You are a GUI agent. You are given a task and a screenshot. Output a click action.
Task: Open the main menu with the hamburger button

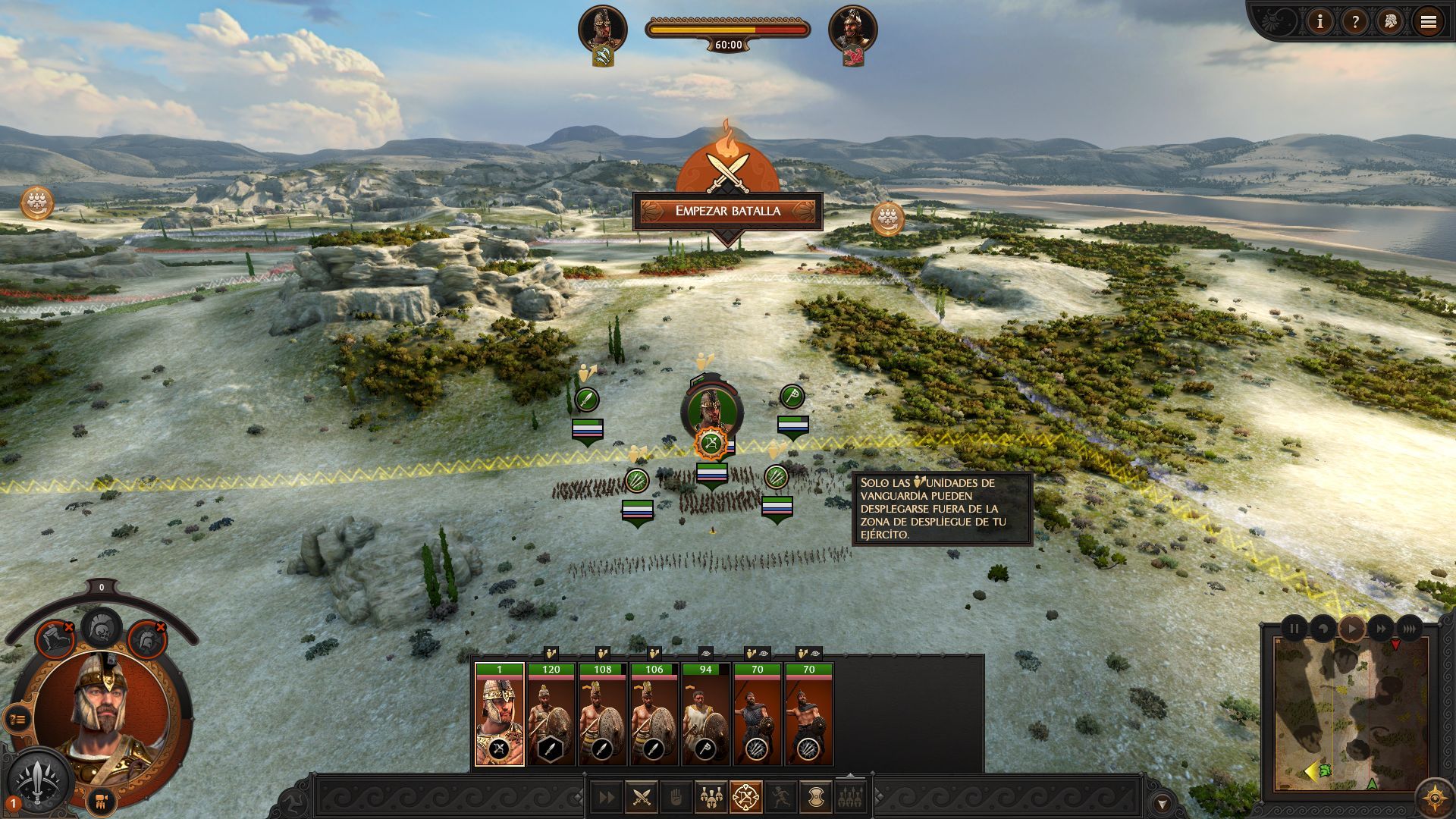pyautogui.click(x=1428, y=22)
